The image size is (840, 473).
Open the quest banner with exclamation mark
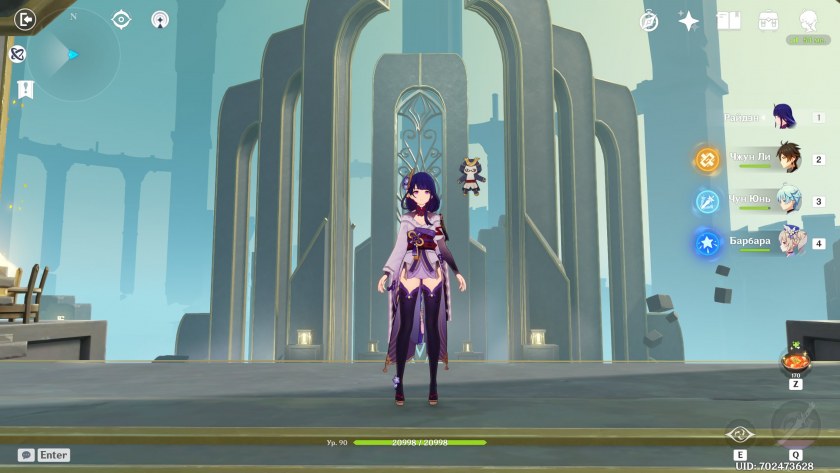(25, 89)
